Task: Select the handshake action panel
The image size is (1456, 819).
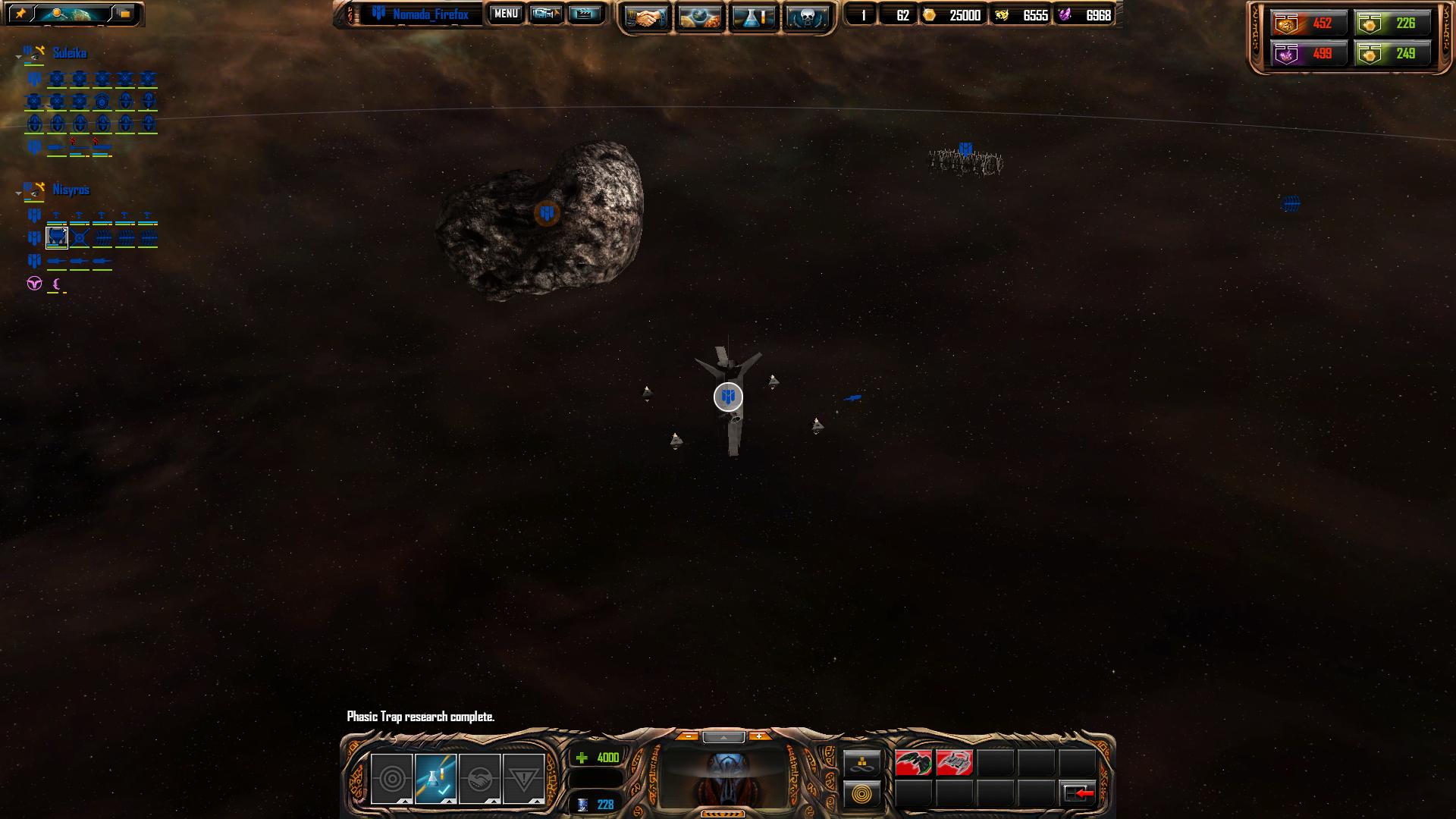Action: pos(479,778)
